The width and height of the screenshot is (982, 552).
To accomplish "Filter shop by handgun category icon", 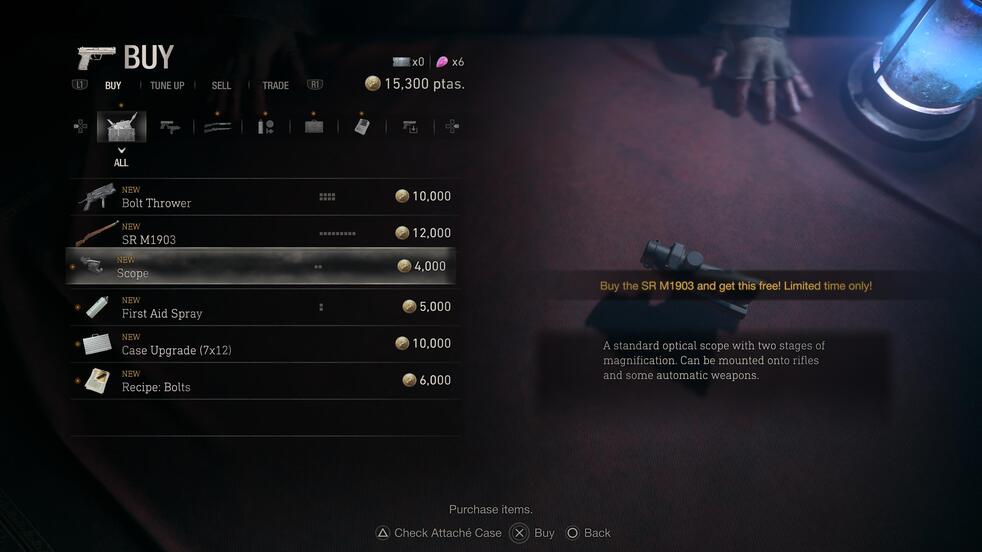I will (170, 127).
